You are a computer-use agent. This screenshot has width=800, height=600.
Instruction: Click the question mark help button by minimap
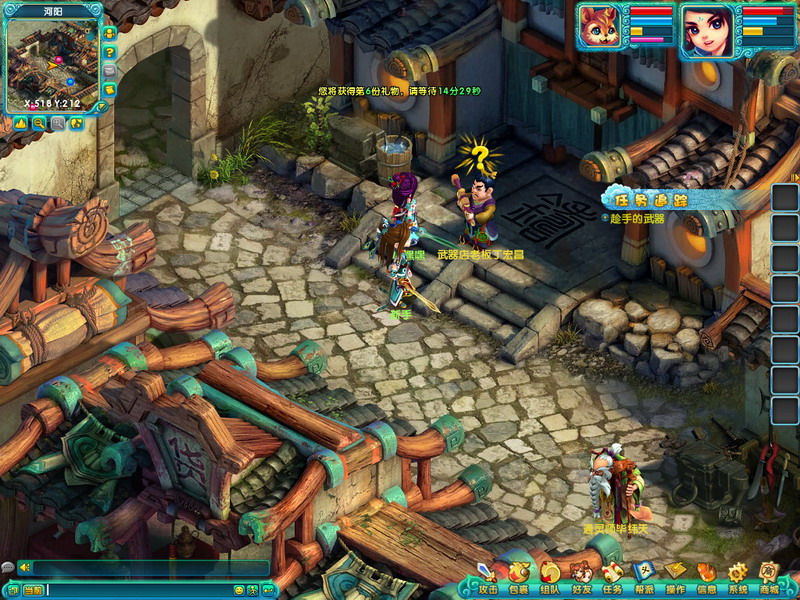pyautogui.click(x=109, y=51)
